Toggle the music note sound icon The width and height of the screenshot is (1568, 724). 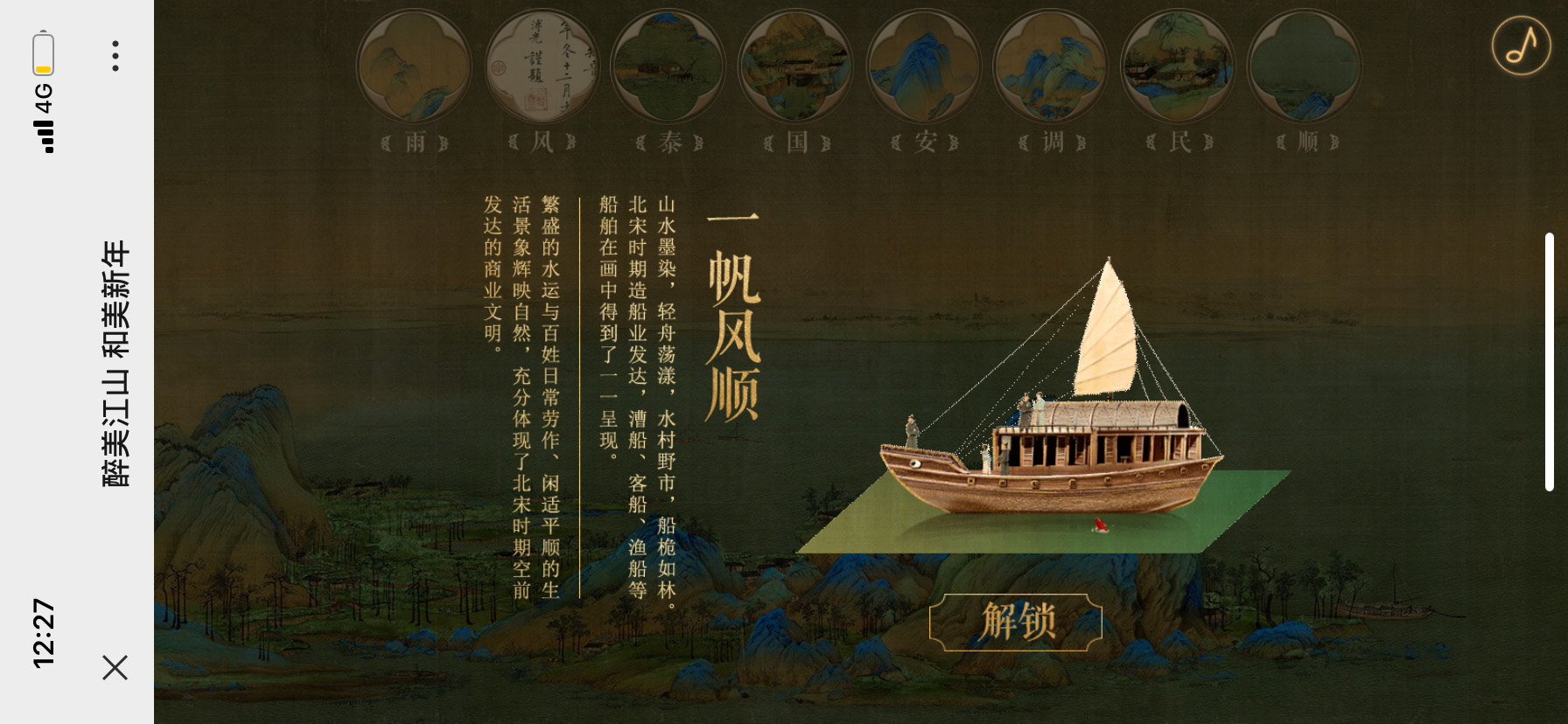tap(1521, 45)
